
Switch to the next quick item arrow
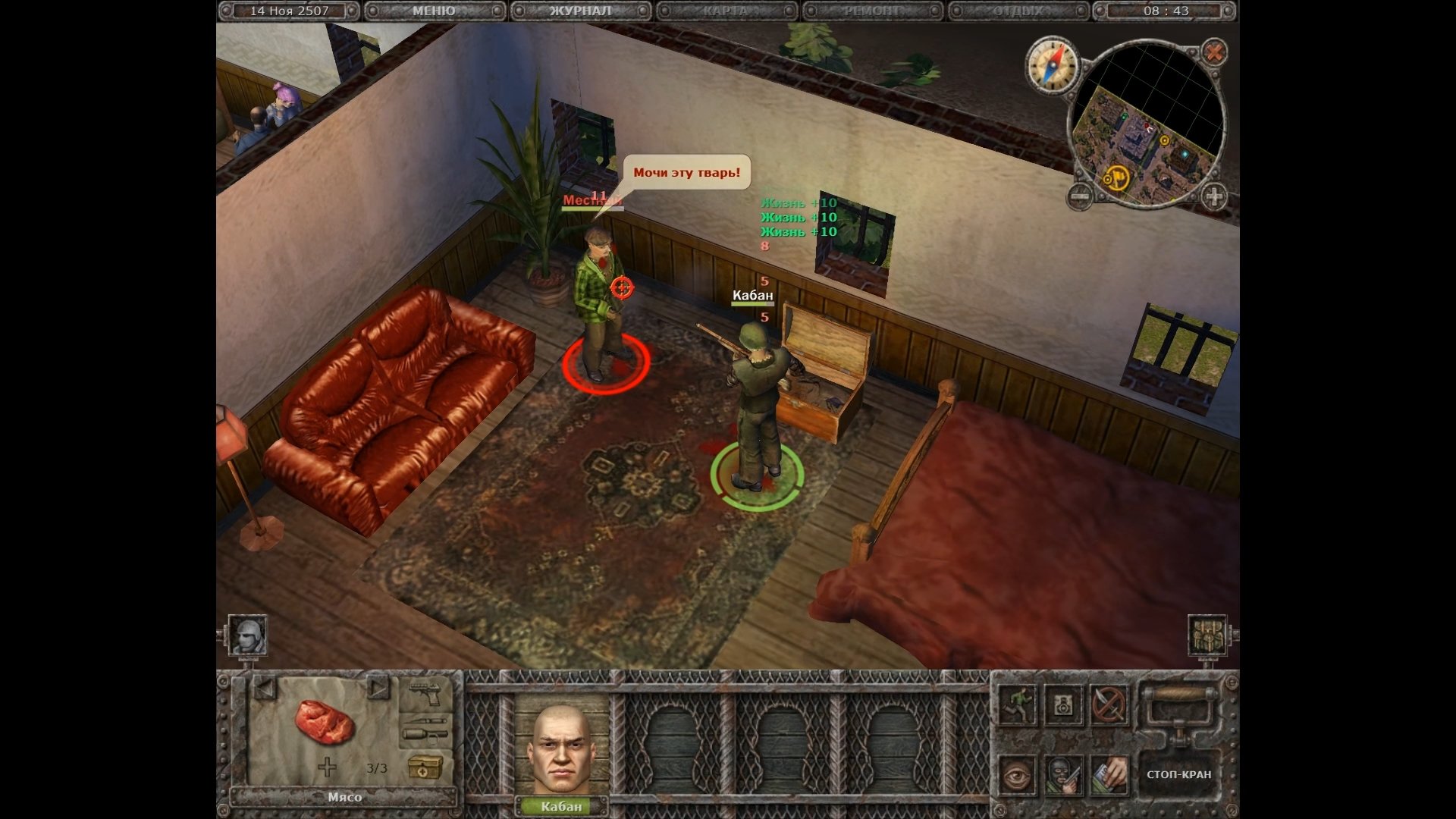(x=377, y=689)
